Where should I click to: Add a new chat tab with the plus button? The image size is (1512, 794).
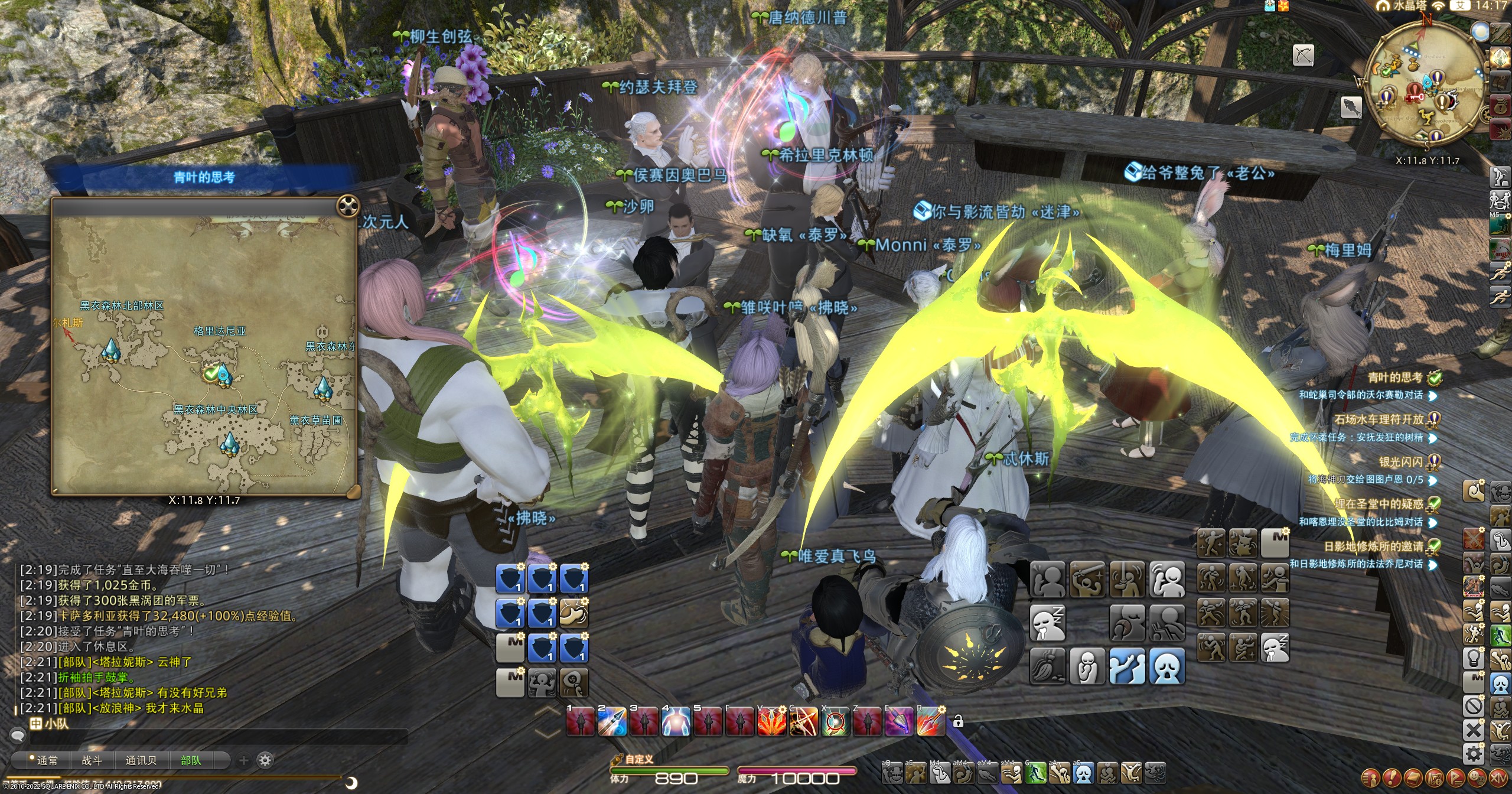pos(243,760)
